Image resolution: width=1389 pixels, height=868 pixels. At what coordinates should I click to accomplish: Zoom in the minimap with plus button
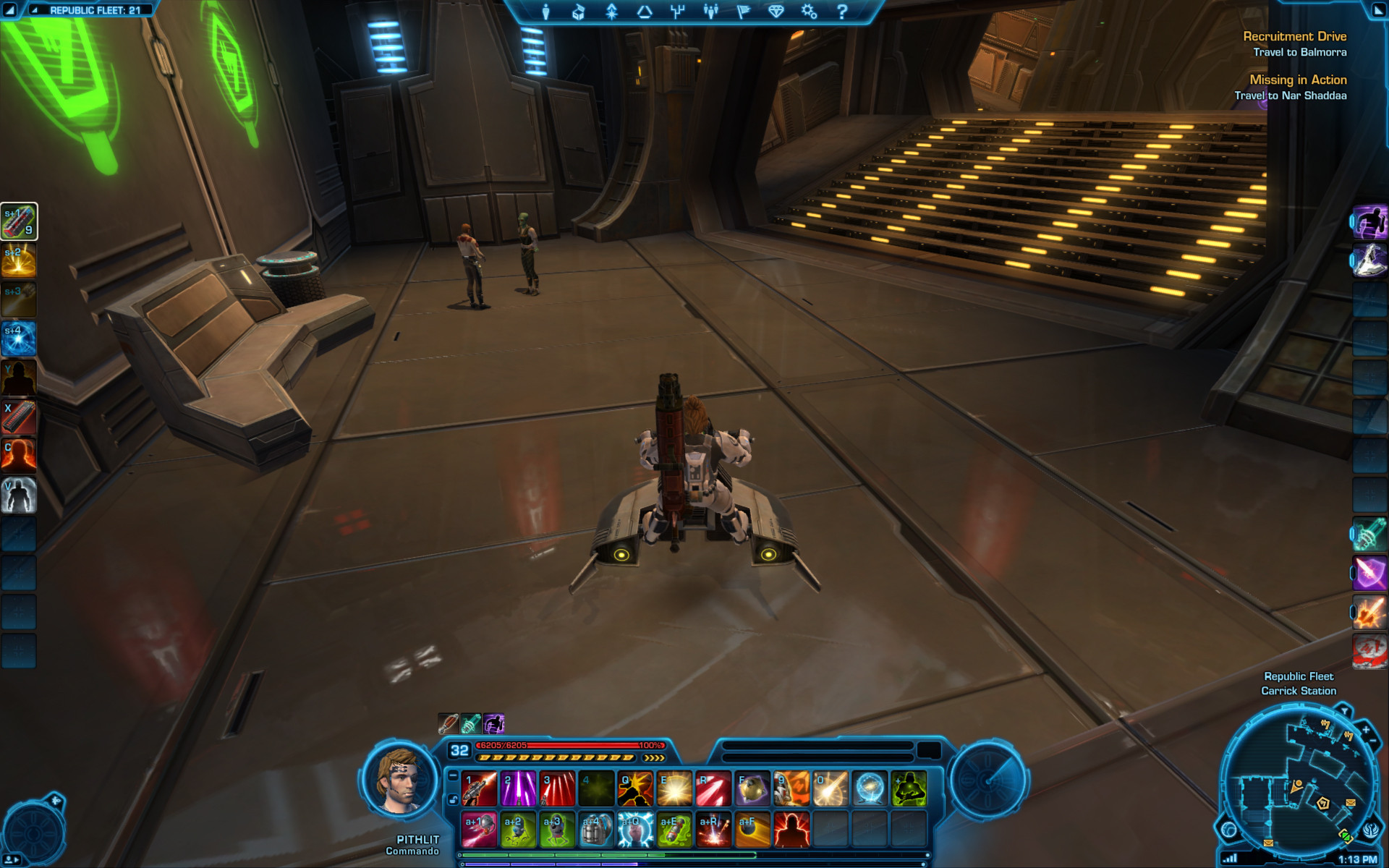(x=1366, y=730)
